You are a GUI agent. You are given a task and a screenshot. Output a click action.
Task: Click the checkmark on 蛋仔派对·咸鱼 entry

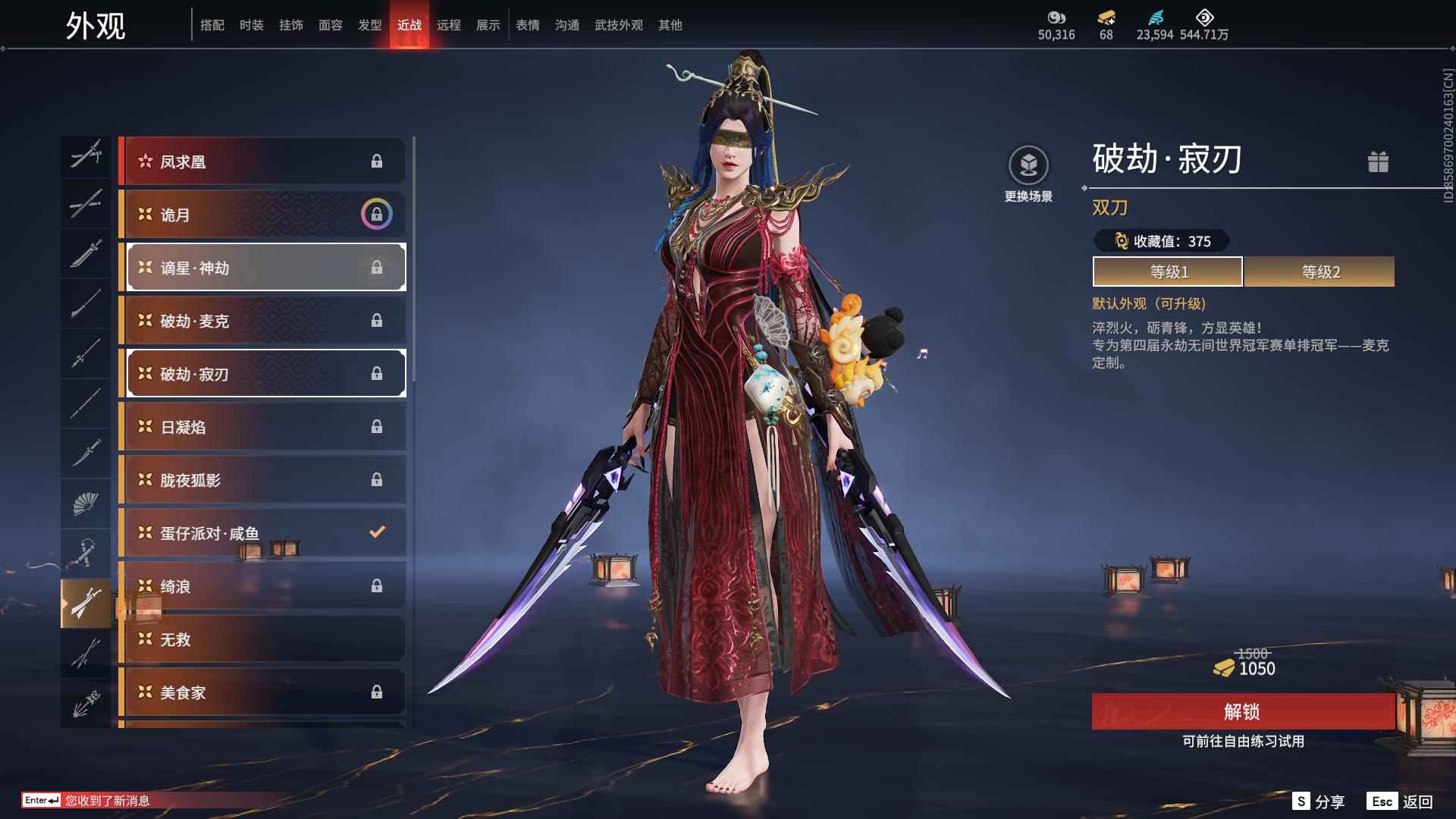[377, 532]
